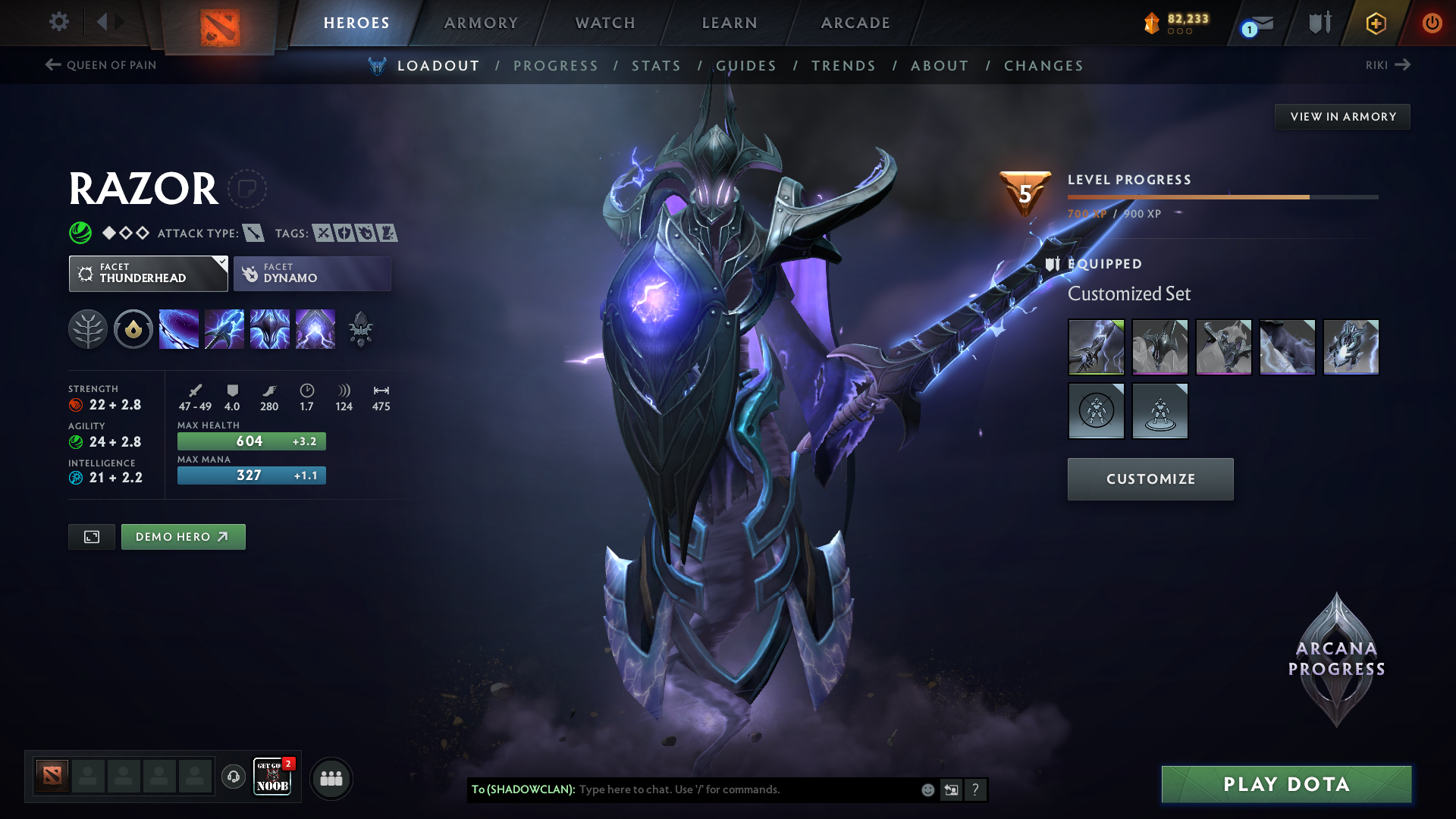Select the Dynamo facet
Image resolution: width=1456 pixels, height=819 pixels.
(x=312, y=274)
